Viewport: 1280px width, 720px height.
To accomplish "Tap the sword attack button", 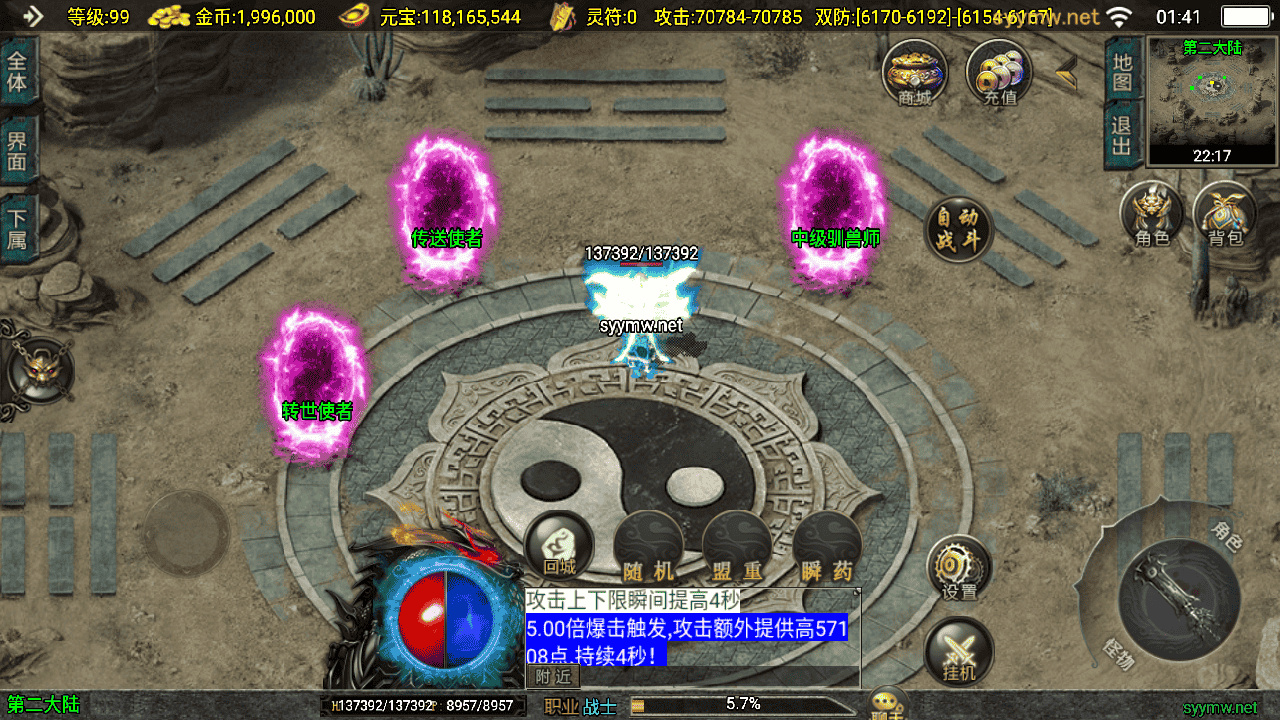I will tap(1180, 598).
